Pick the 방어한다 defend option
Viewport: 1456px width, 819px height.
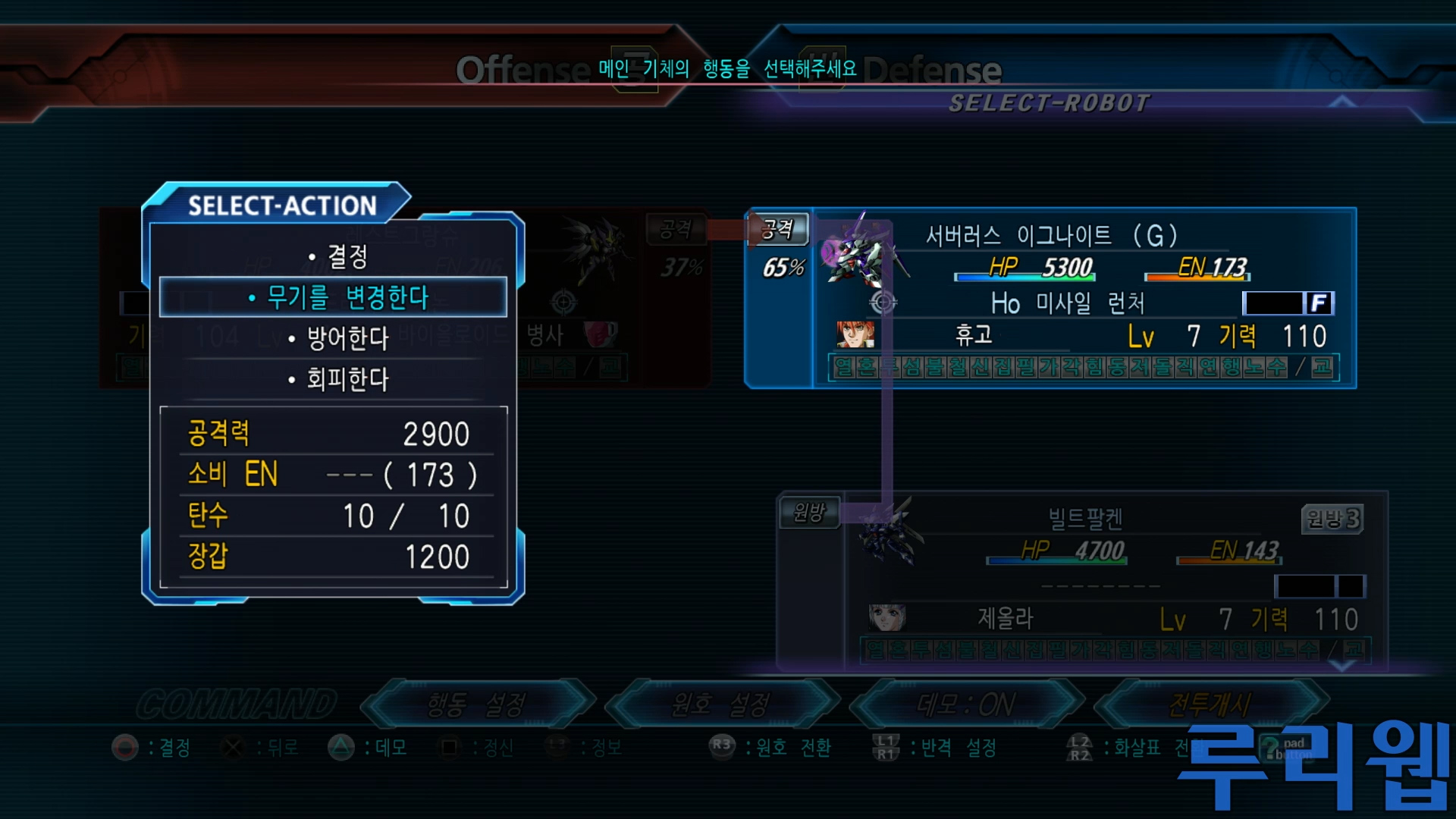point(338,338)
